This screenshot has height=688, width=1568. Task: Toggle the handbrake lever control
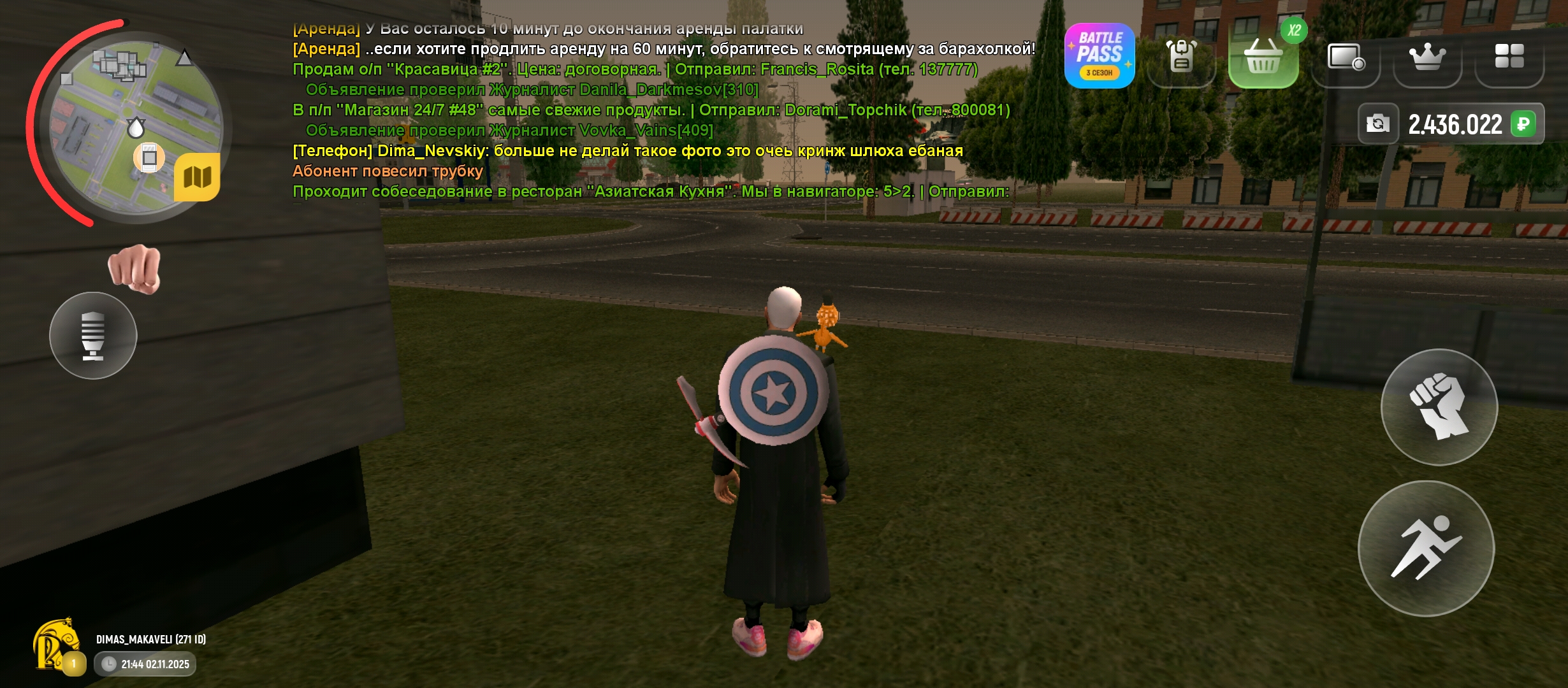click(92, 336)
